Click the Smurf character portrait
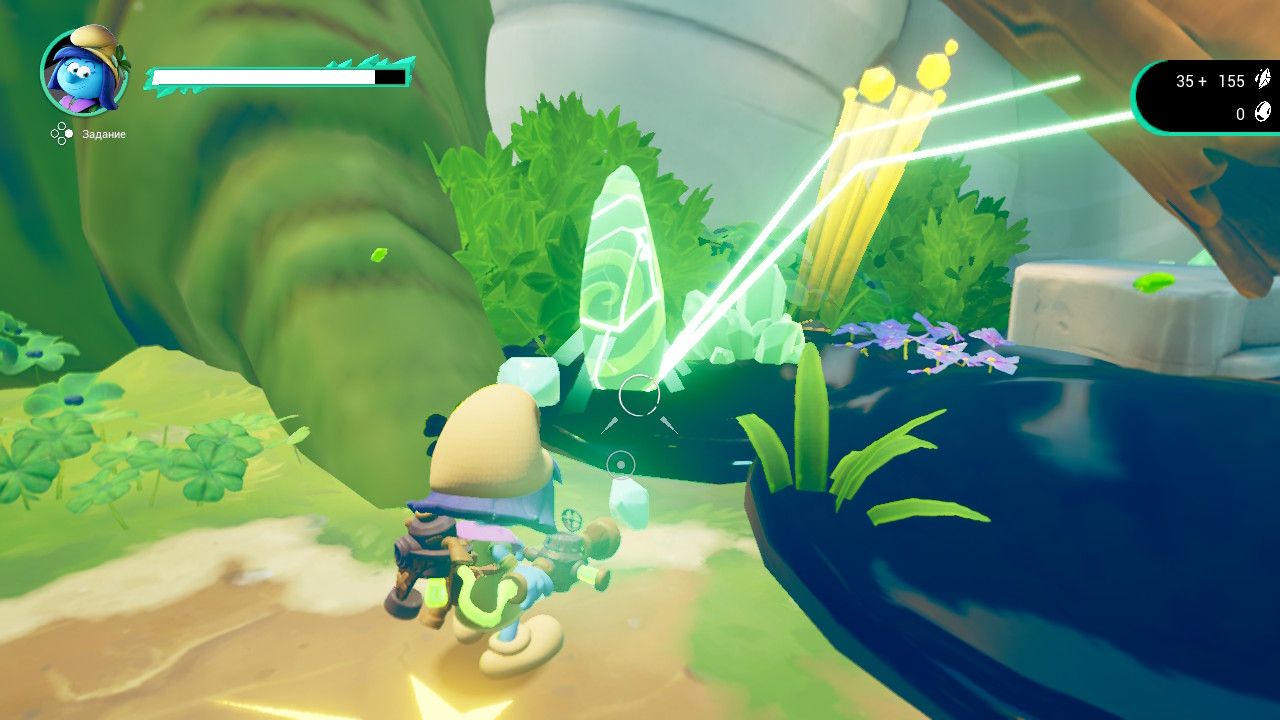The image size is (1280, 720). point(84,70)
